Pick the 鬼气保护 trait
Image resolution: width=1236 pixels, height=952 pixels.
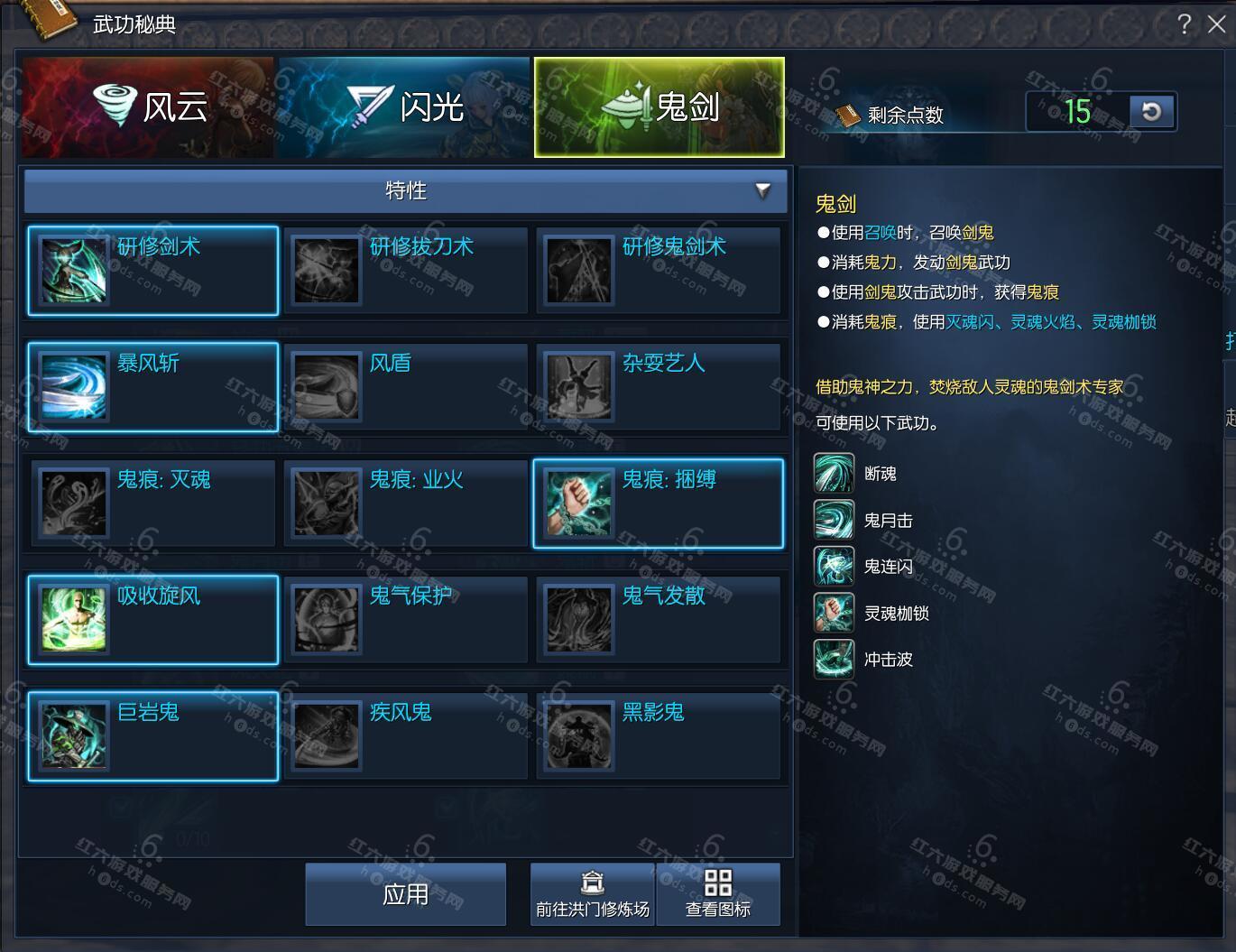click(x=406, y=620)
